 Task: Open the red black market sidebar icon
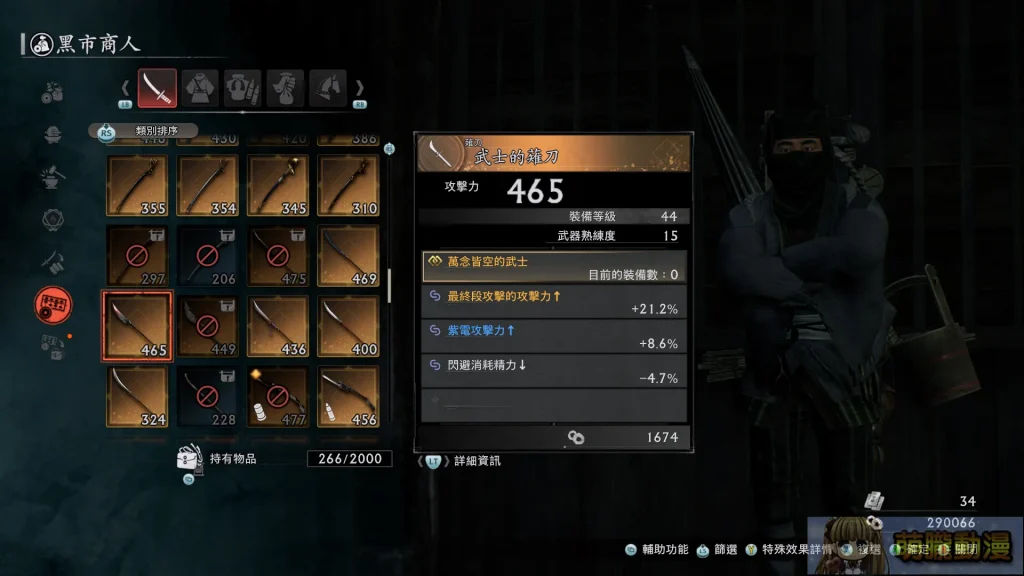[53, 303]
